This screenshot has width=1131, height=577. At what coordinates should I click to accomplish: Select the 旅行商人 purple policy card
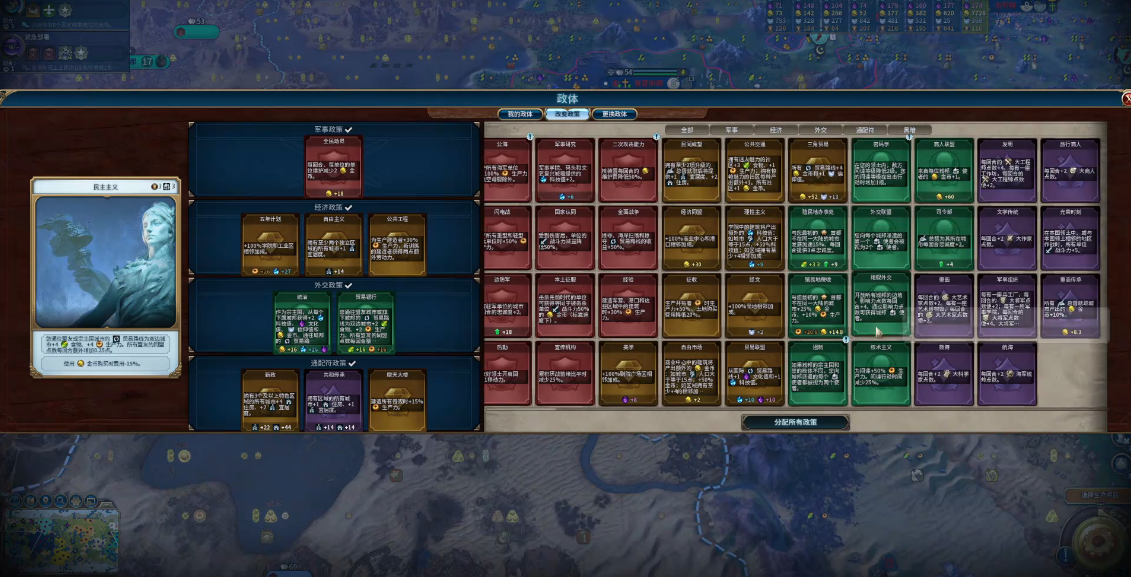click(x=1068, y=168)
